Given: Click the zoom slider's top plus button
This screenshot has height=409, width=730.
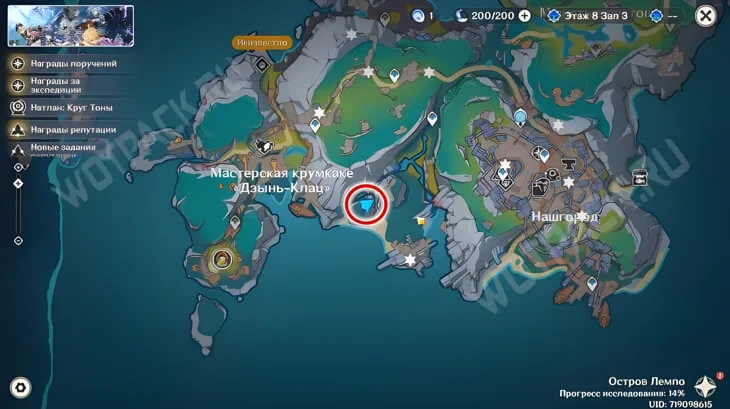Looking at the screenshot, I should (18, 168).
